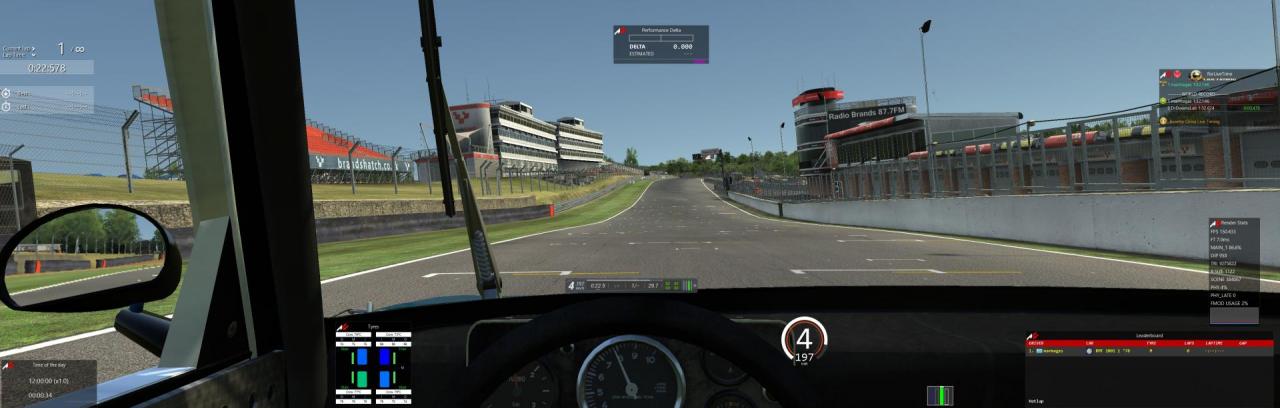
Task: Select the driver row in the Leaderboard
Action: [x=1148, y=352]
